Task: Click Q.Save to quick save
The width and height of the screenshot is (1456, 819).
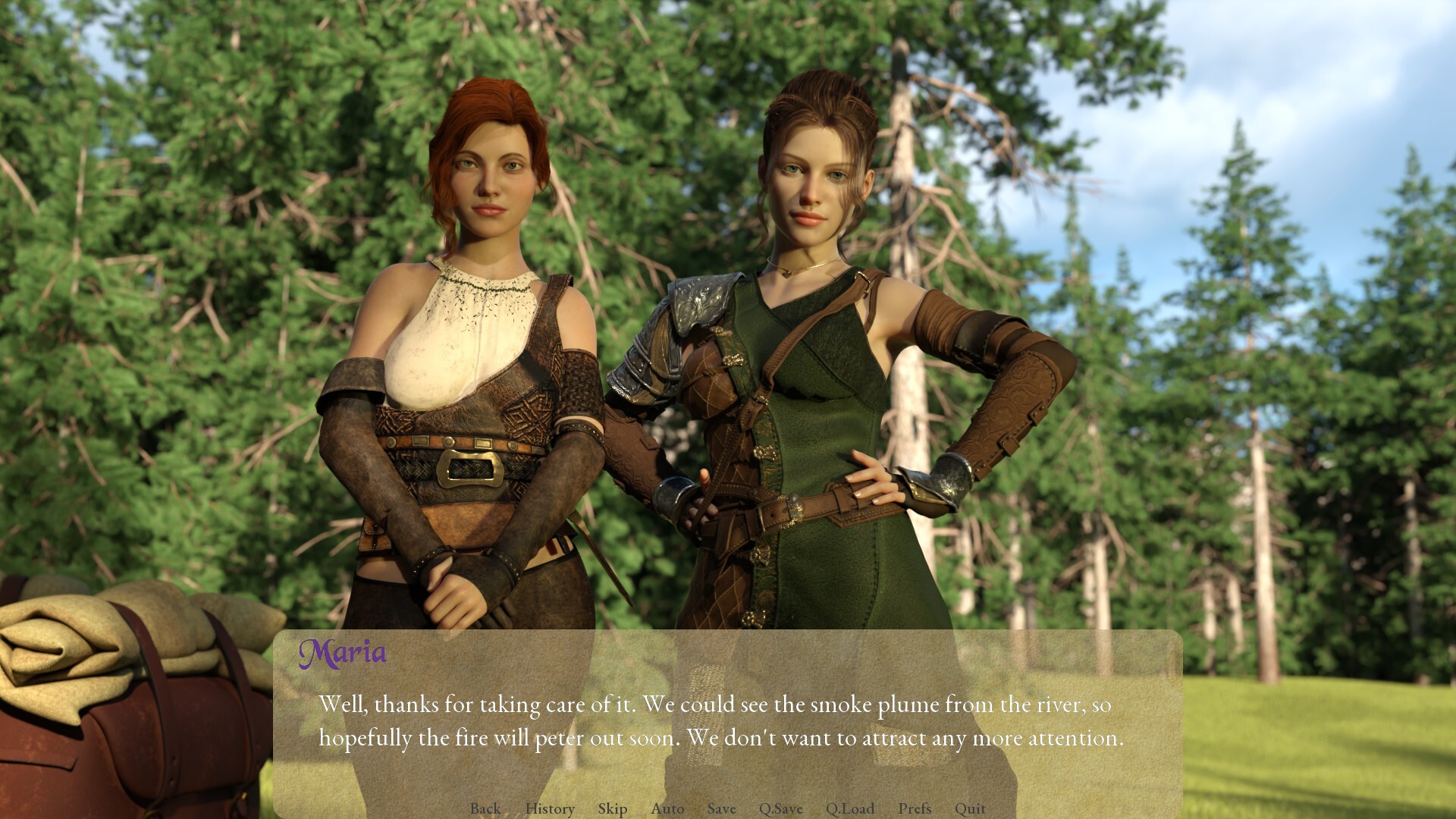Action: click(x=780, y=808)
